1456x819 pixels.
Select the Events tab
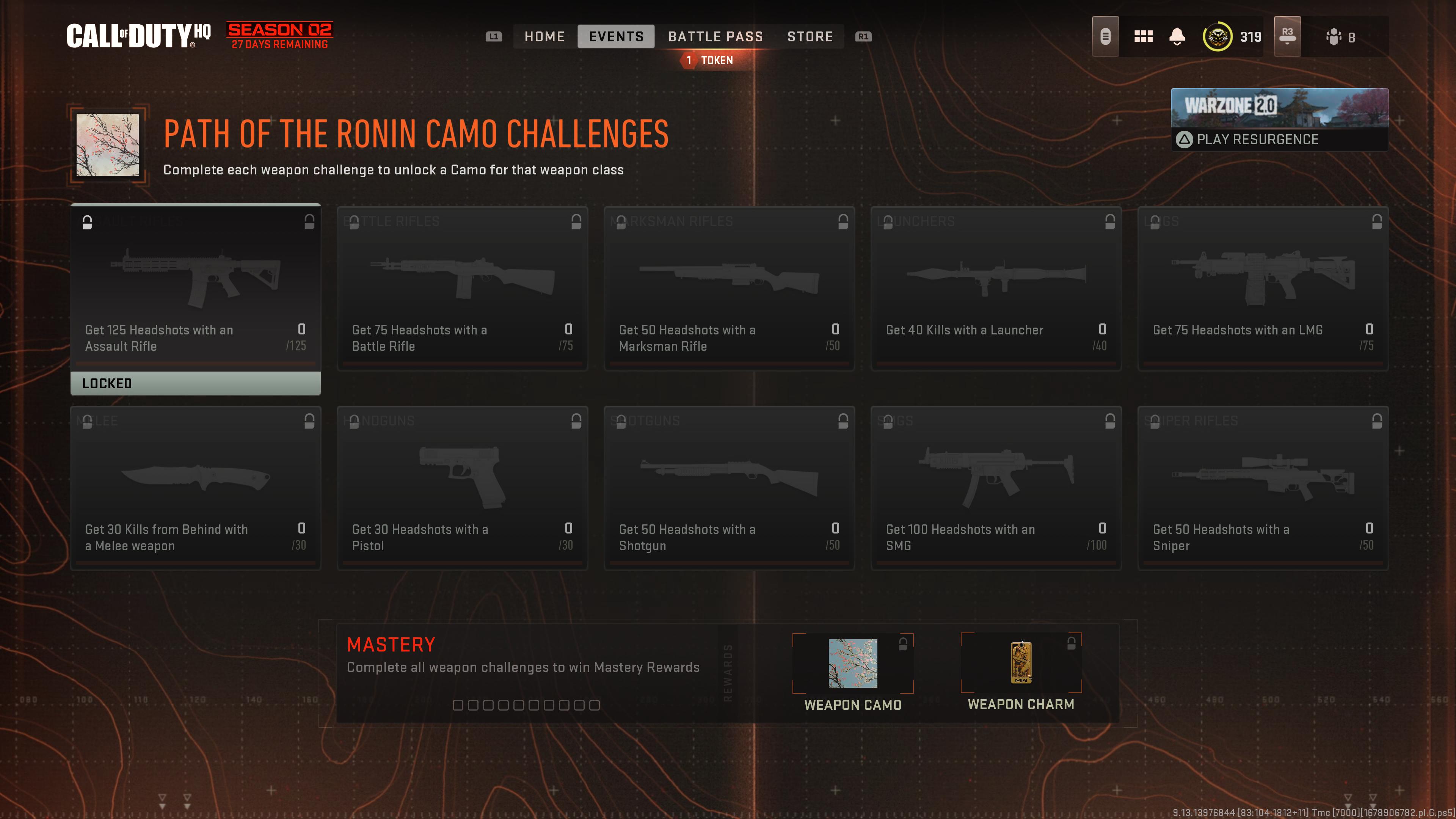[x=615, y=37]
